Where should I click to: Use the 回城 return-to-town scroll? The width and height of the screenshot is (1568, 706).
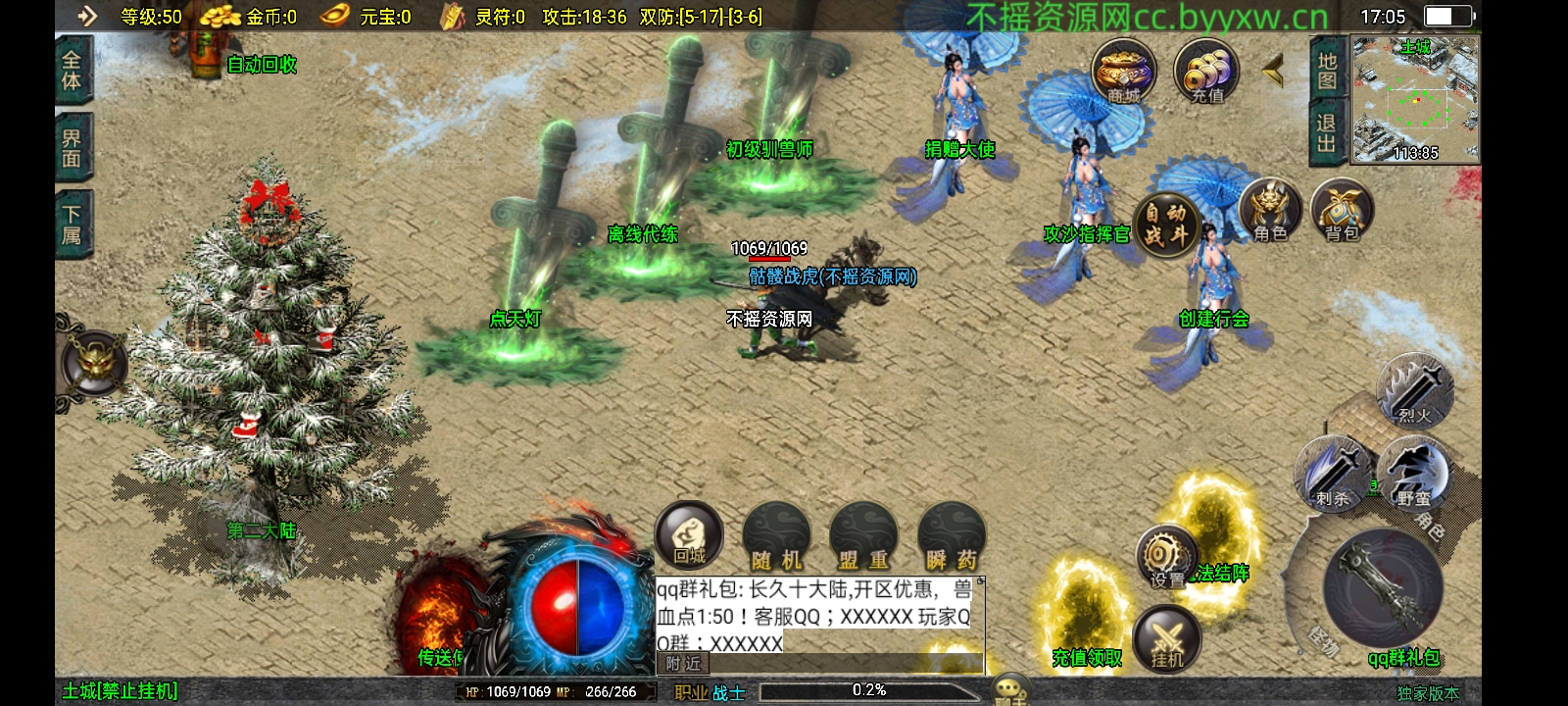(689, 537)
